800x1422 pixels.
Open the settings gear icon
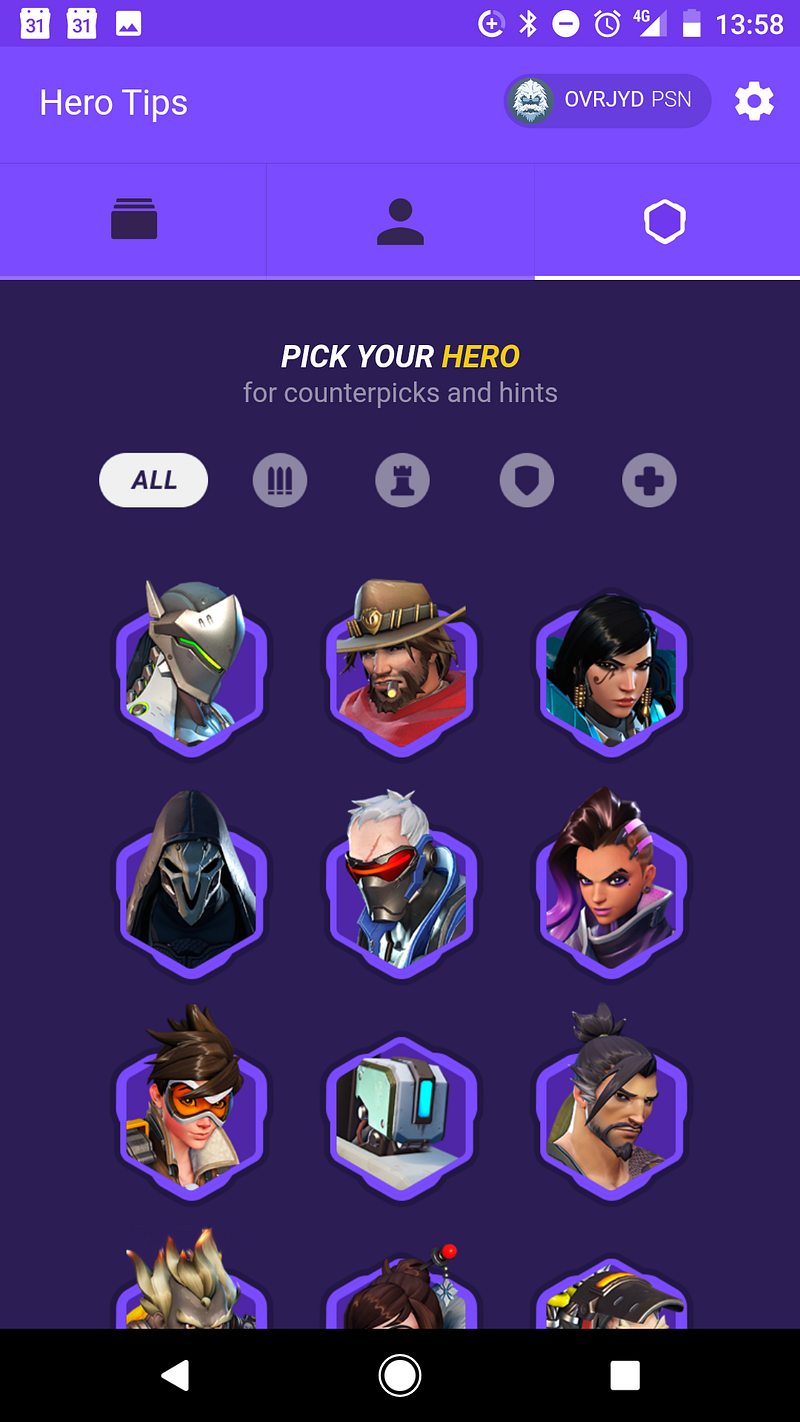point(754,102)
